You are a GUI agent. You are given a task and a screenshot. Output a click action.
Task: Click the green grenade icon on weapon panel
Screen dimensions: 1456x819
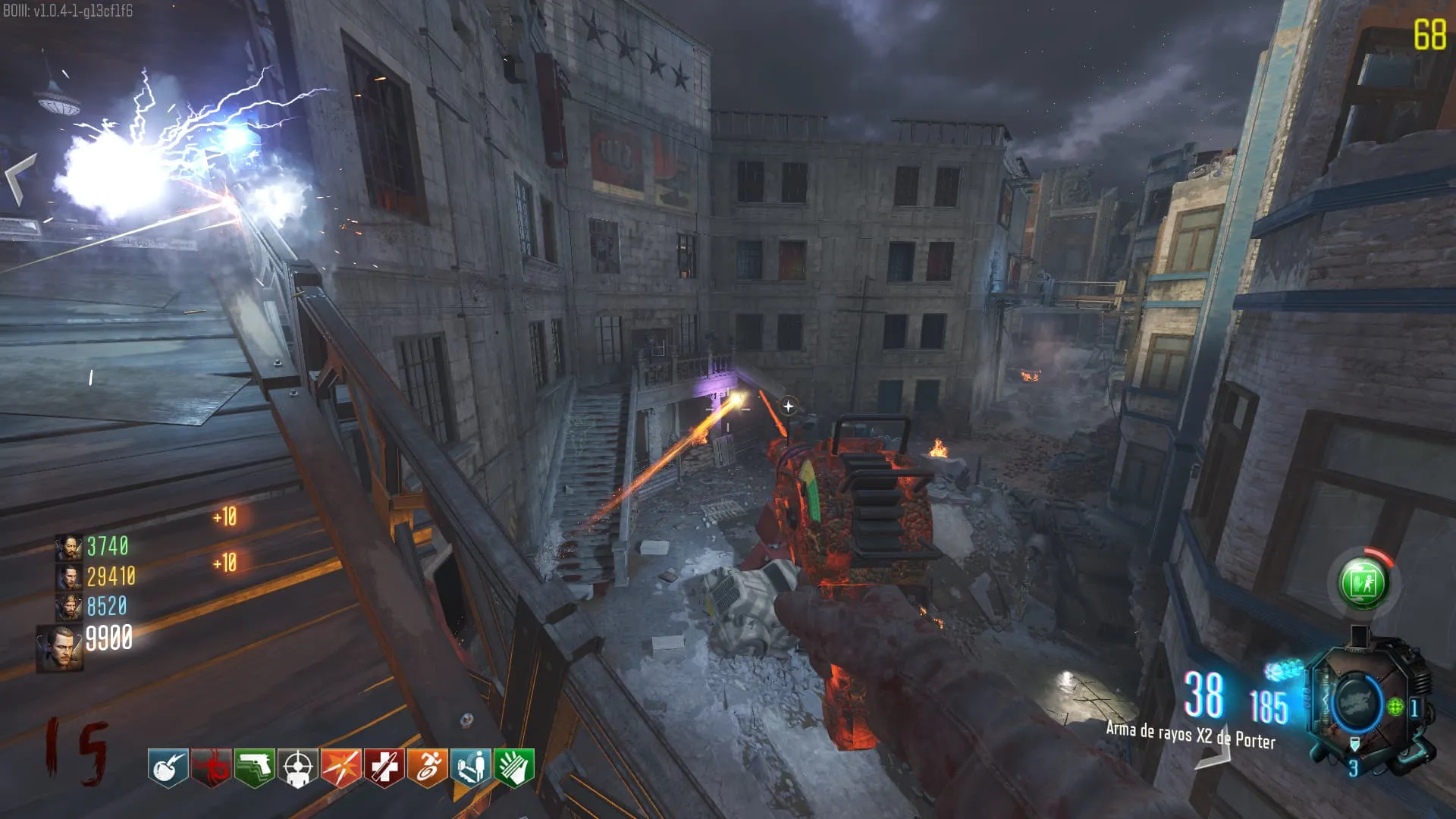[1395, 707]
